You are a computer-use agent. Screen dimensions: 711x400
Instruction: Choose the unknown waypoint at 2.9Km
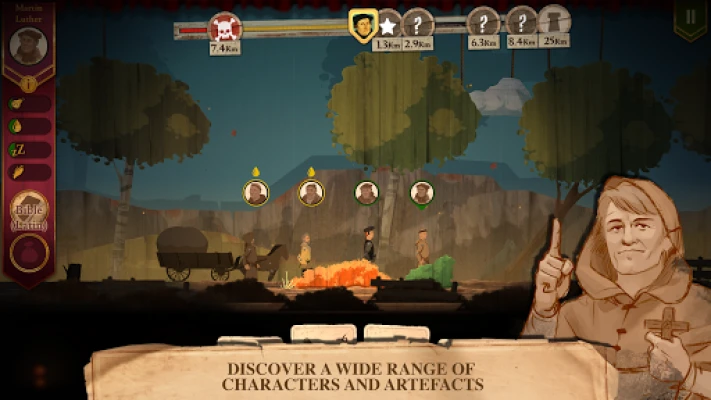418,25
